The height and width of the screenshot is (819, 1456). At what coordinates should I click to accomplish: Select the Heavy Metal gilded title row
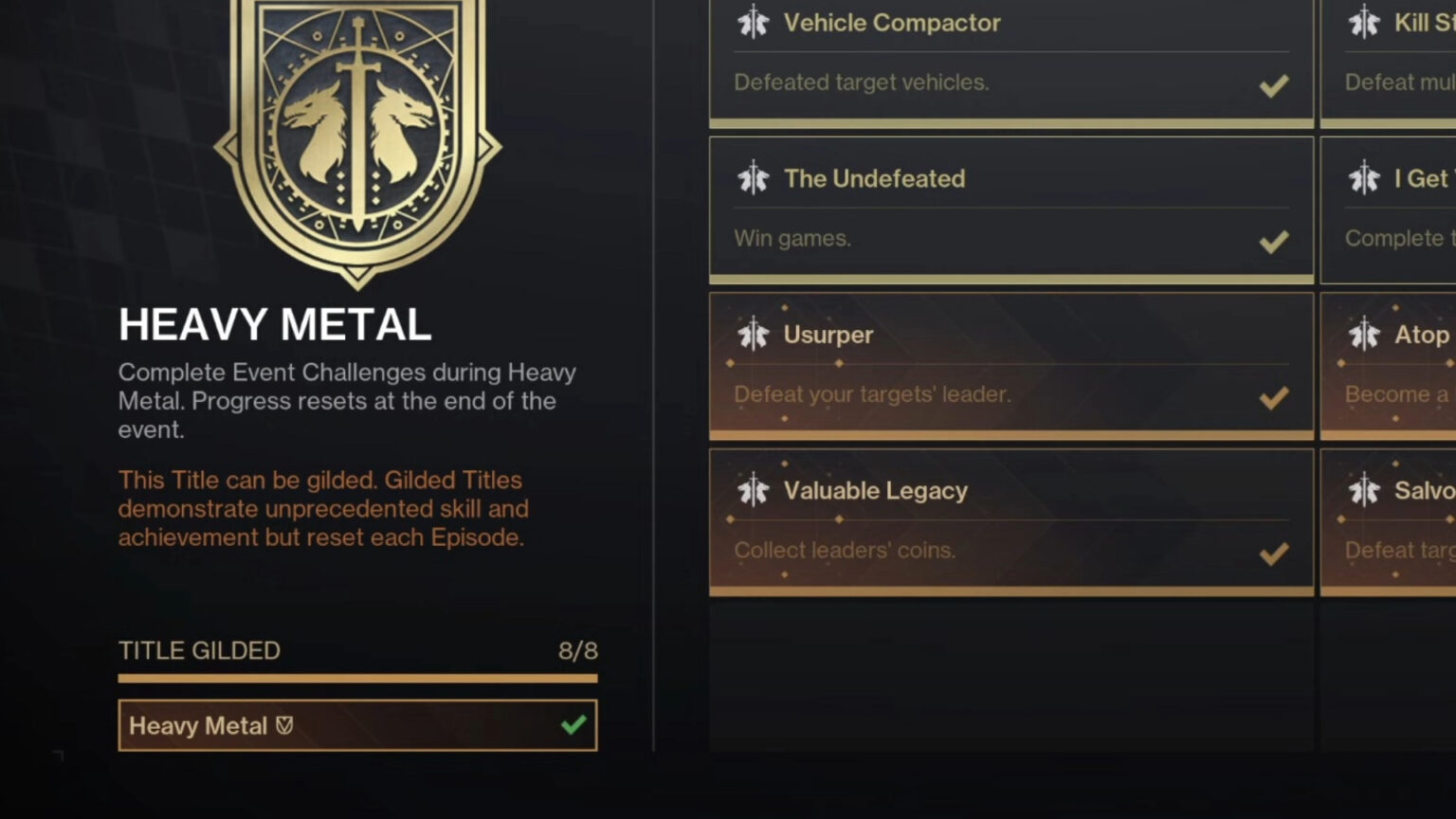(x=357, y=724)
